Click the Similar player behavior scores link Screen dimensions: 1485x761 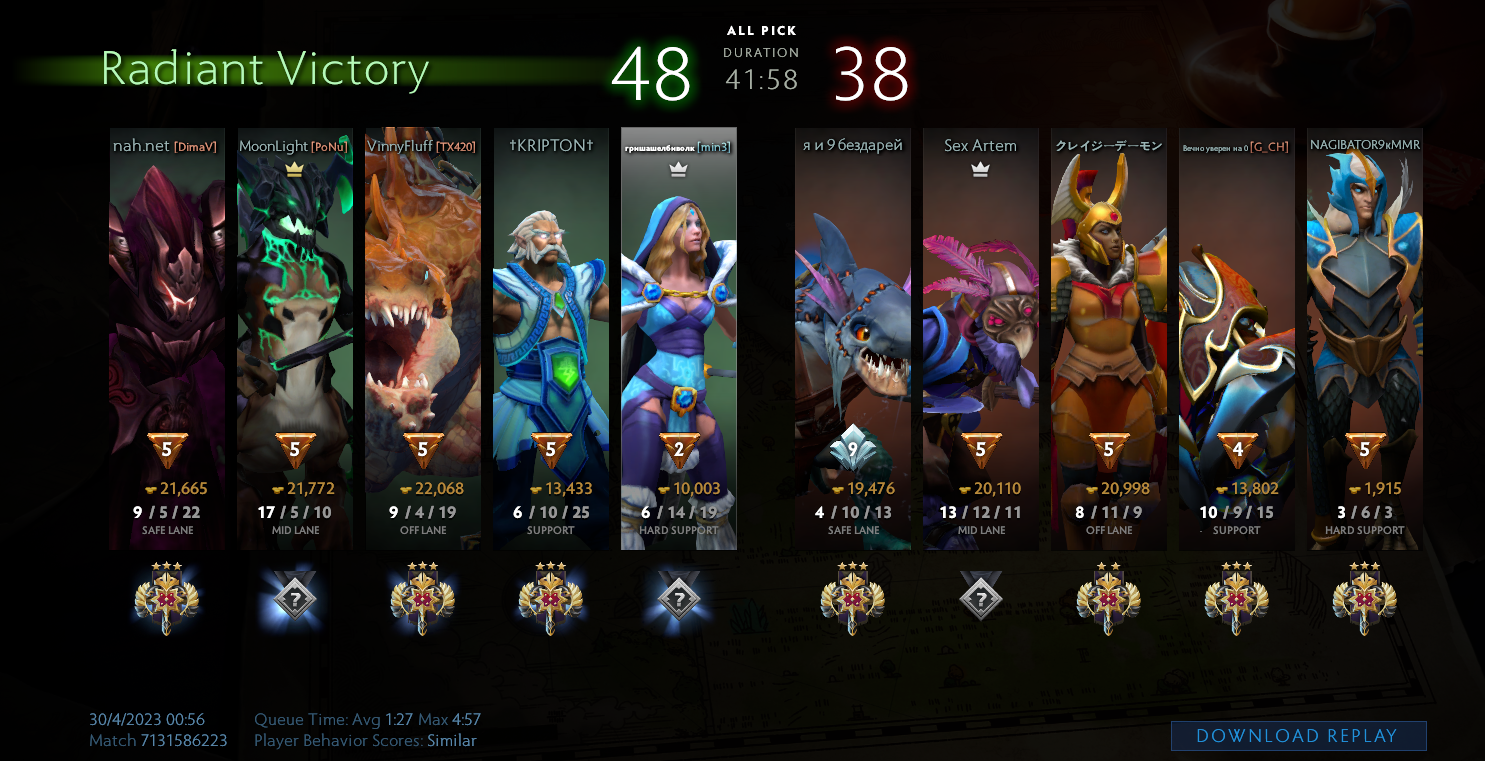point(451,741)
